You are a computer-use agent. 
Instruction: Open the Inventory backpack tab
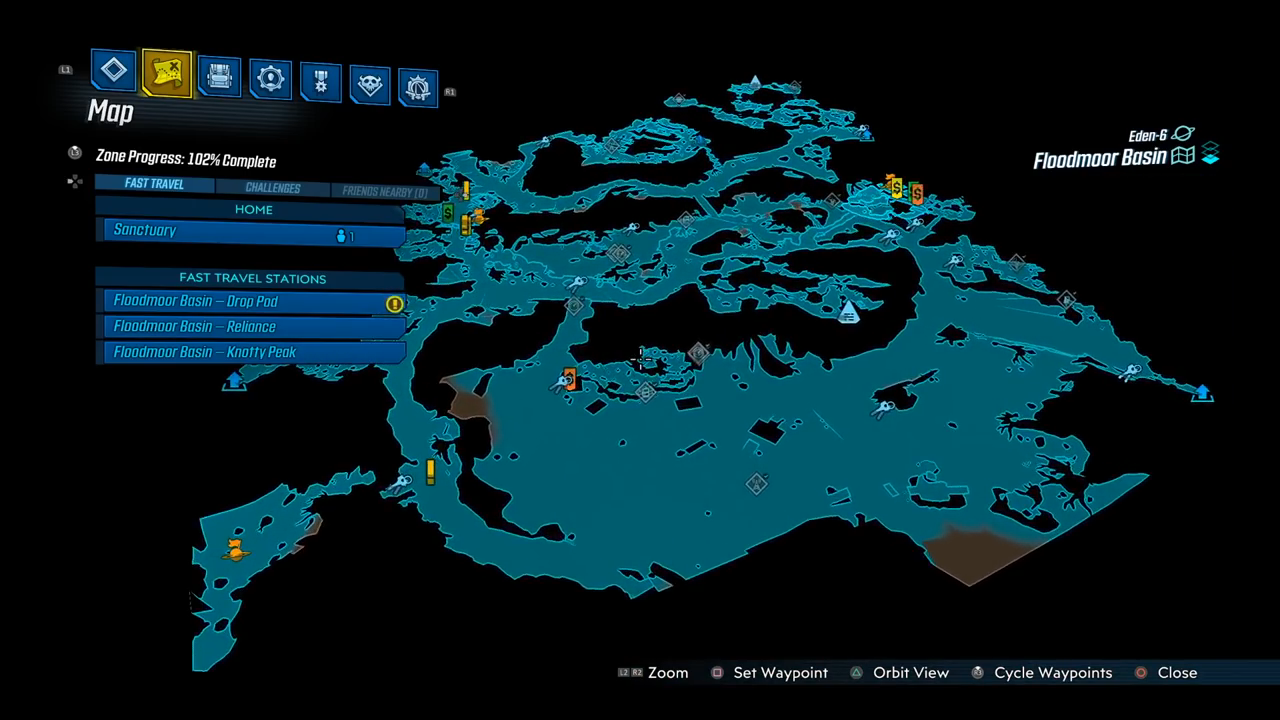coord(219,76)
